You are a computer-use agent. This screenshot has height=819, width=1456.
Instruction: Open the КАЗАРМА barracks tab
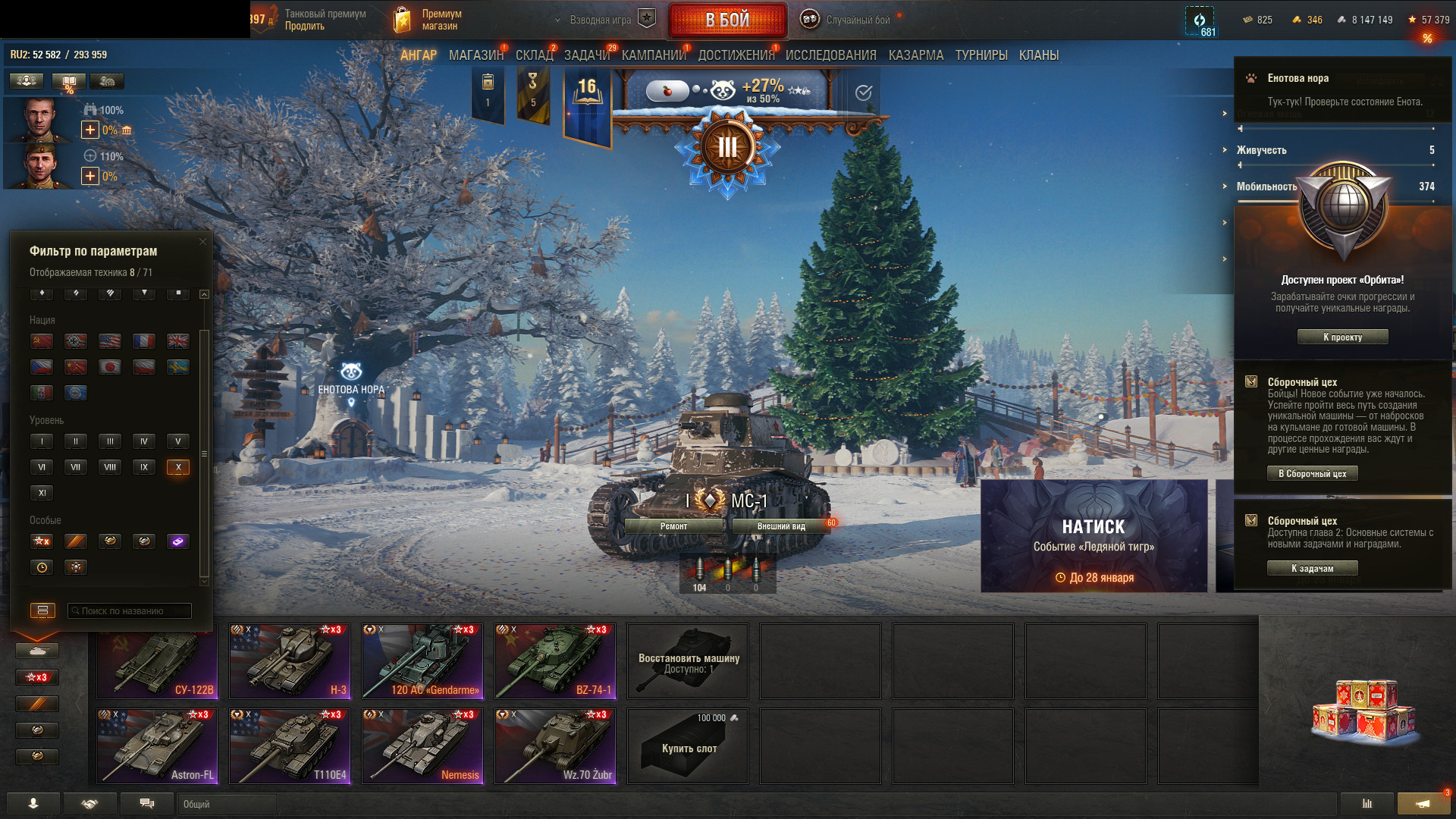915,55
